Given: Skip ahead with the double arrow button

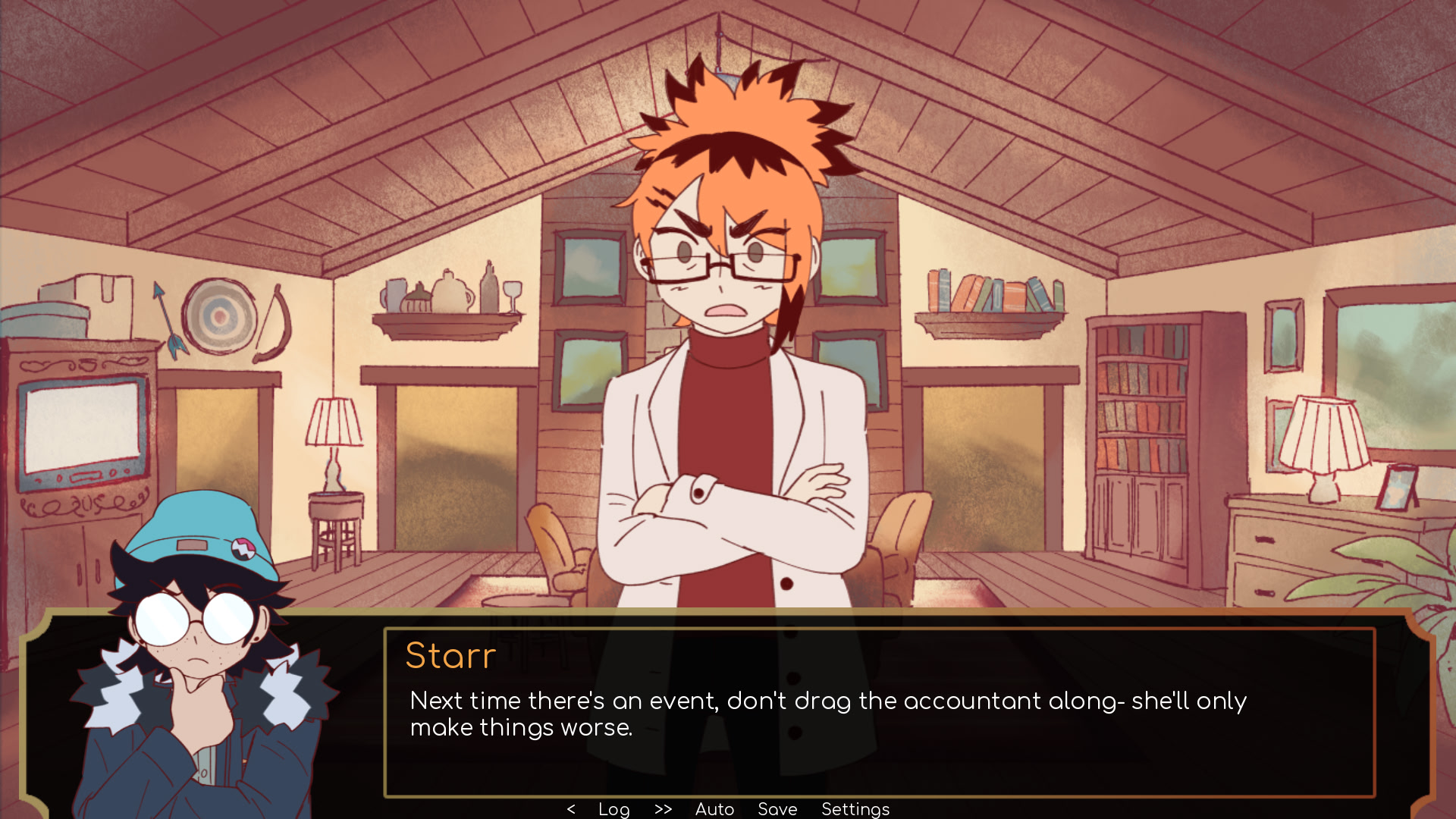Looking at the screenshot, I should (x=663, y=809).
